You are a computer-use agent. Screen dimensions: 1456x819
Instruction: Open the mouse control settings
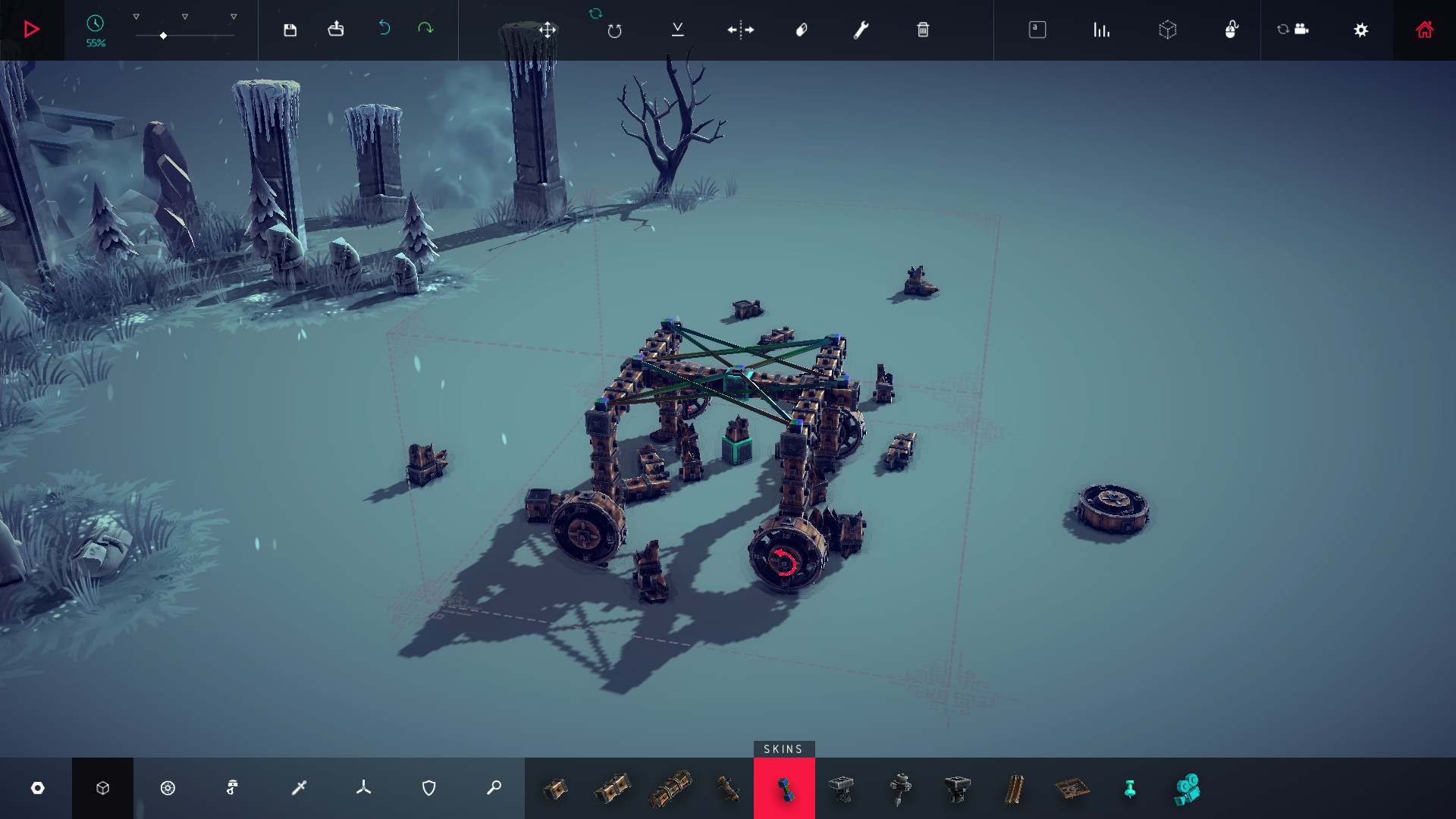coord(1232,30)
